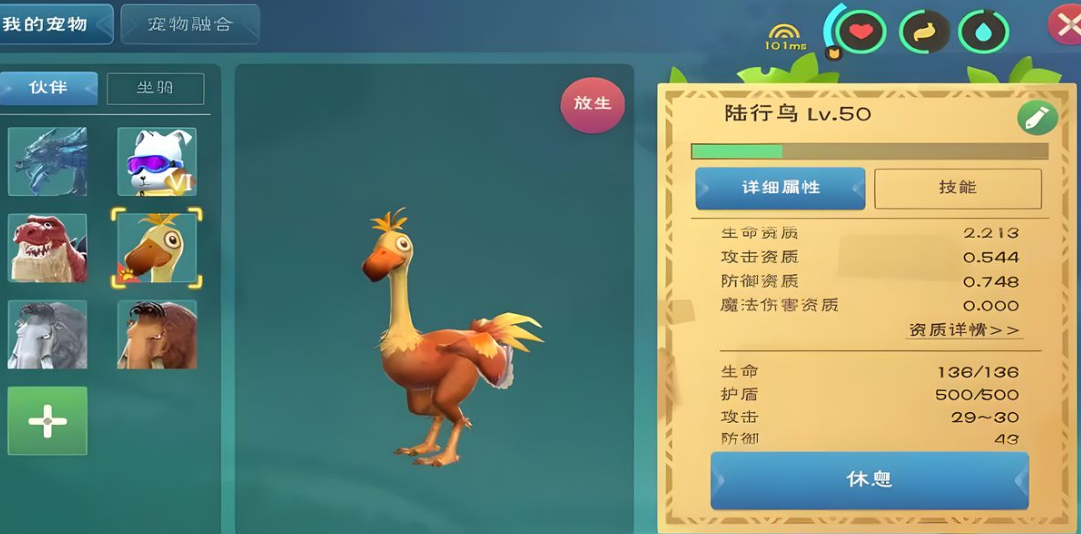Show the 详细属性 attributes tab
The width and height of the screenshot is (1081, 534).
[x=780, y=188]
